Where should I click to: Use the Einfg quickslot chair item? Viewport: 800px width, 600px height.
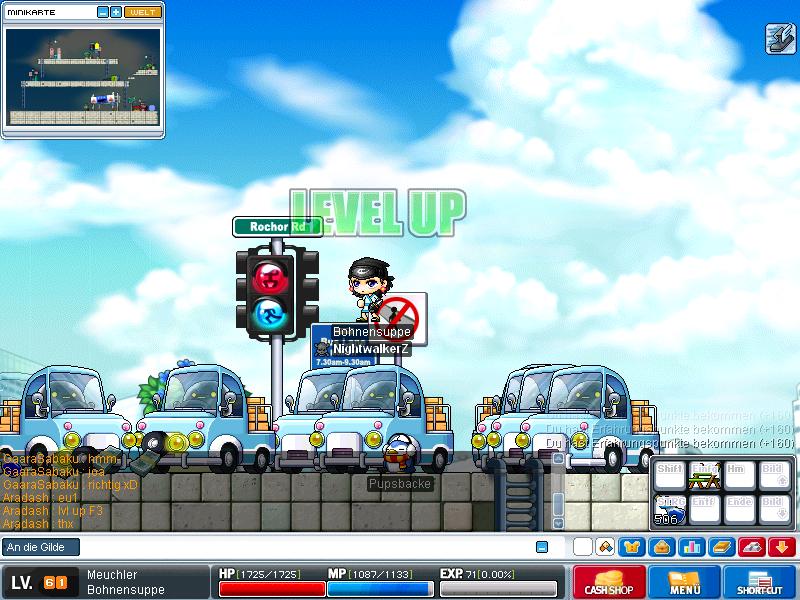705,477
